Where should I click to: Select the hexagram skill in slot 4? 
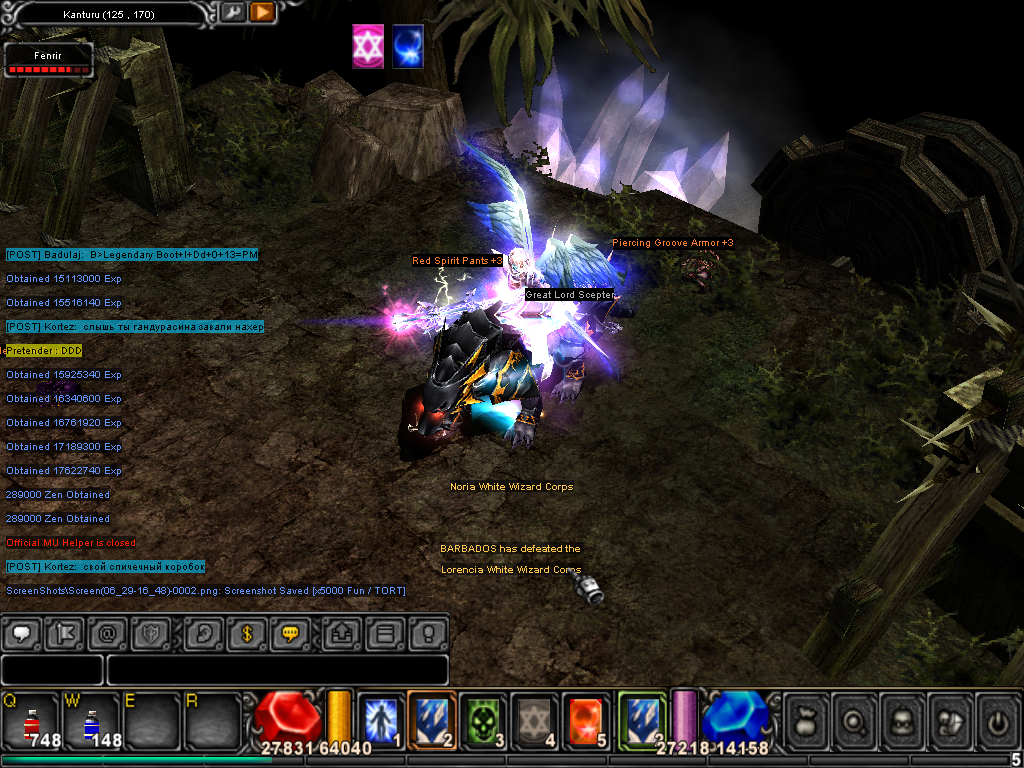[535, 718]
